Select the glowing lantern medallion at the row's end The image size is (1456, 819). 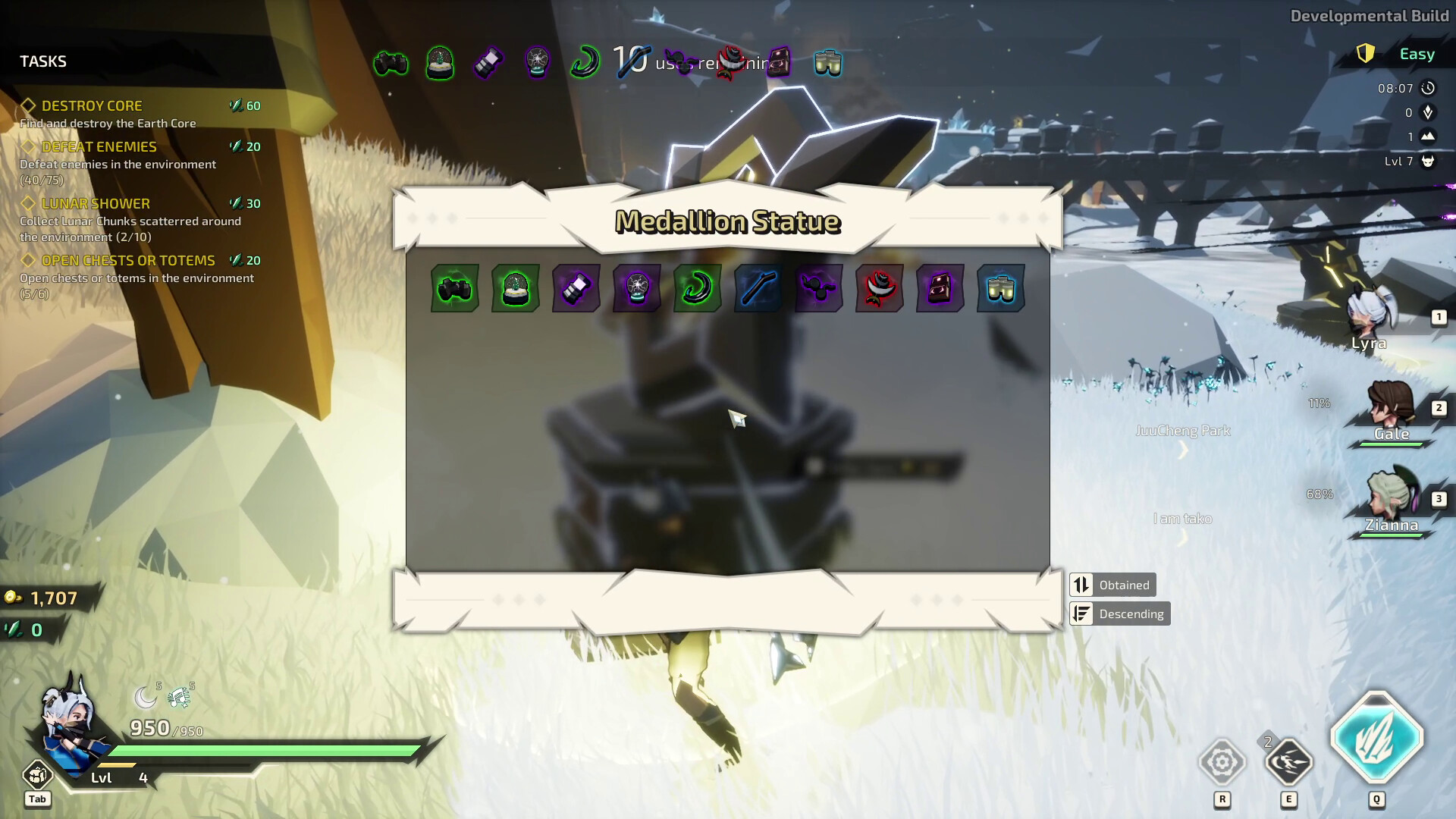[1000, 288]
